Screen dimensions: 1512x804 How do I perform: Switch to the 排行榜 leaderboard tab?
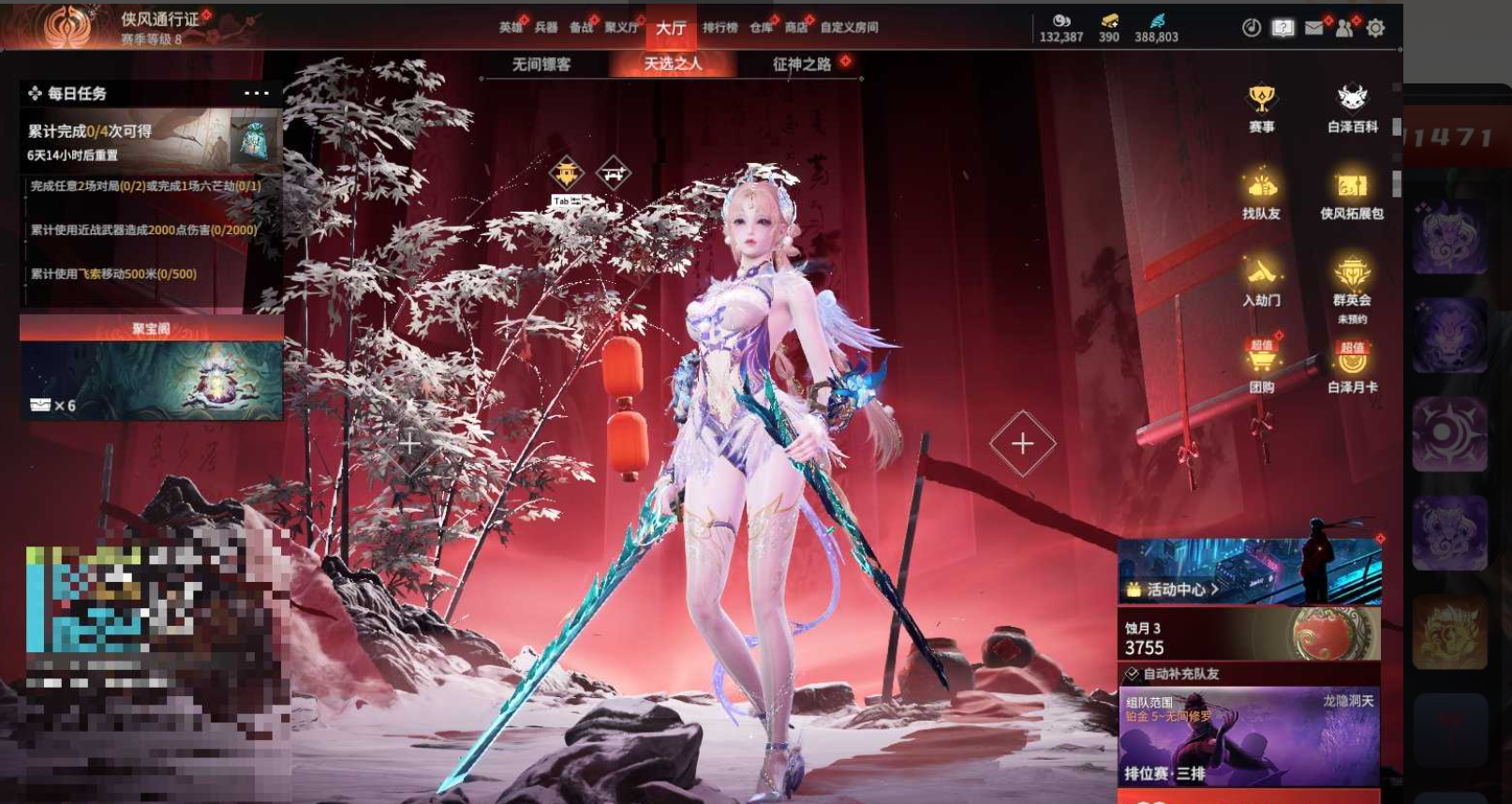pyautogui.click(x=720, y=27)
